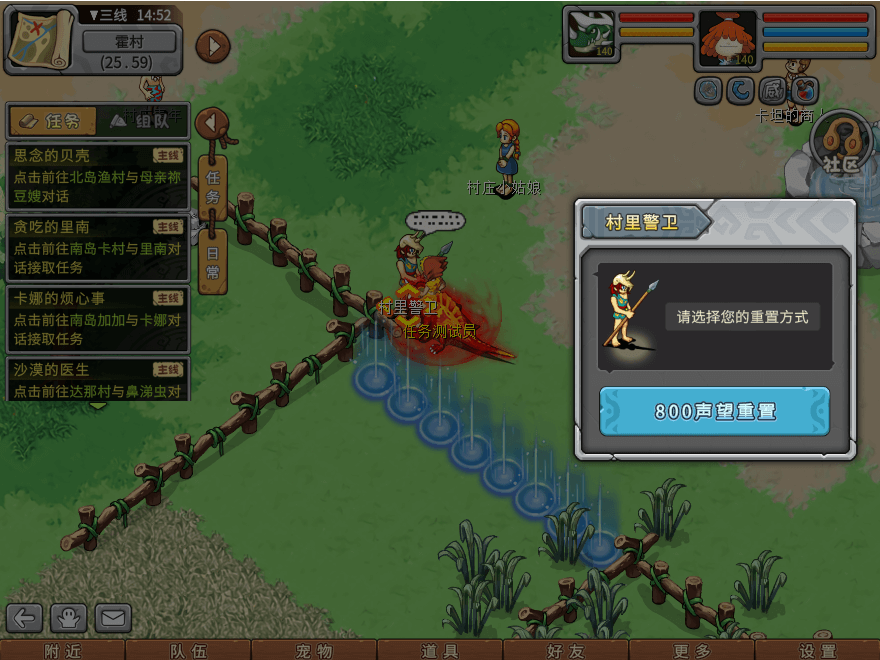The image size is (880, 660).
Task: Collapse the quest panel with left-arrow button
Action: (x=211, y=123)
